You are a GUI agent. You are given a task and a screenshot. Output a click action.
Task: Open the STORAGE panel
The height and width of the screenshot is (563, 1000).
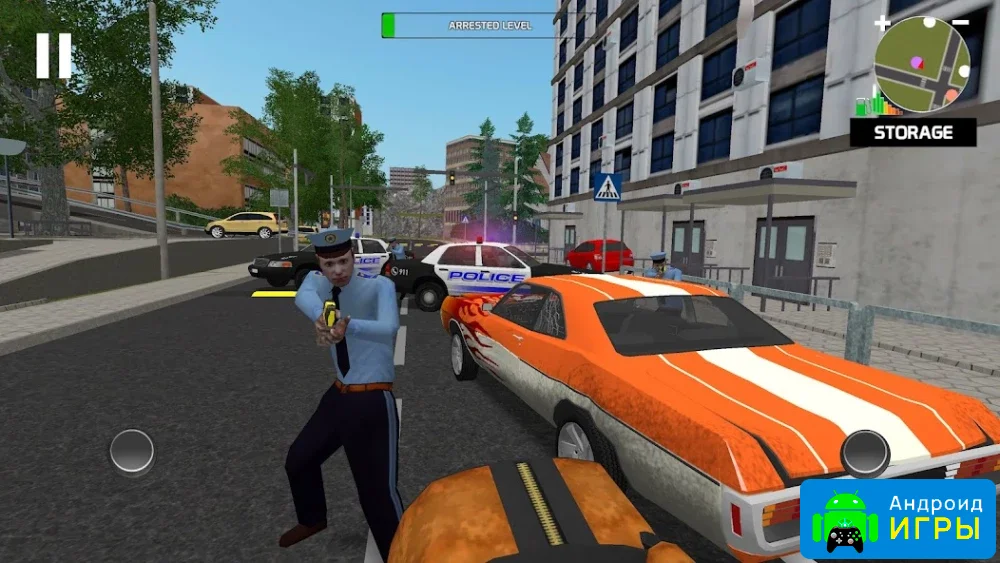pyautogui.click(x=913, y=132)
